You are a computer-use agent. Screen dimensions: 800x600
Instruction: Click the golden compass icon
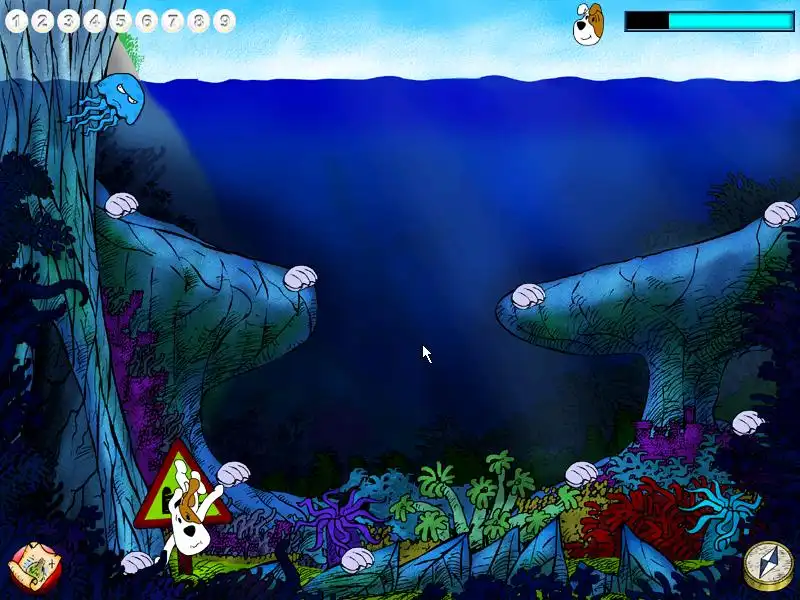point(765,566)
